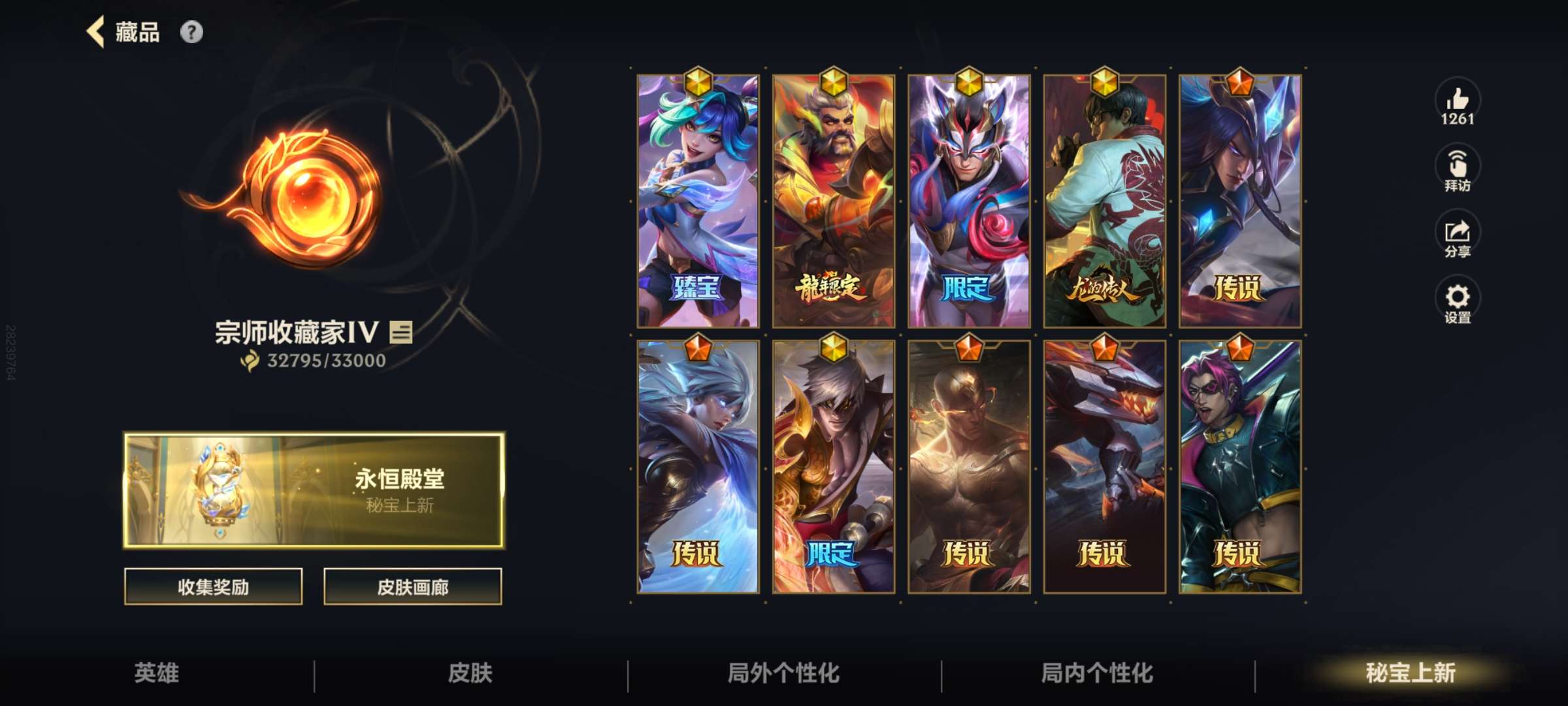Click the back arrow beside 藏品
This screenshot has width=1568, height=706.
tap(95, 31)
